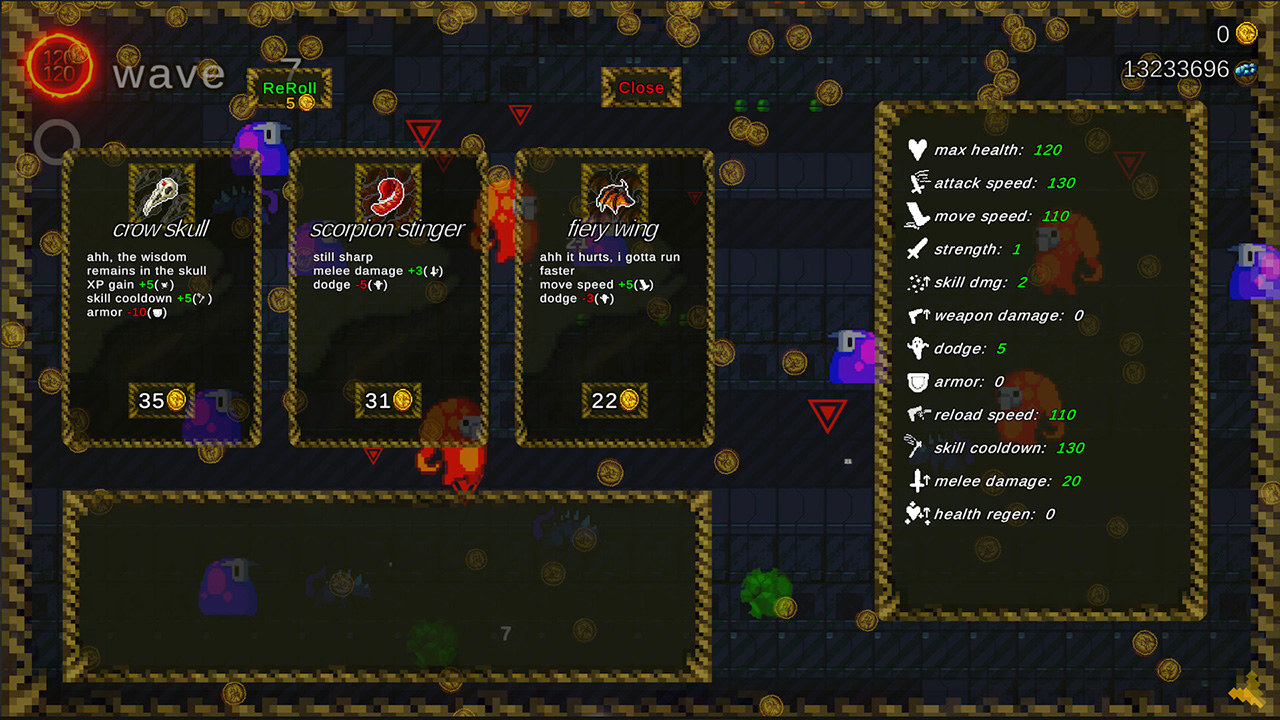Click the scorpion stinger item artwork
This screenshot has width=1280, height=720.
click(390, 190)
